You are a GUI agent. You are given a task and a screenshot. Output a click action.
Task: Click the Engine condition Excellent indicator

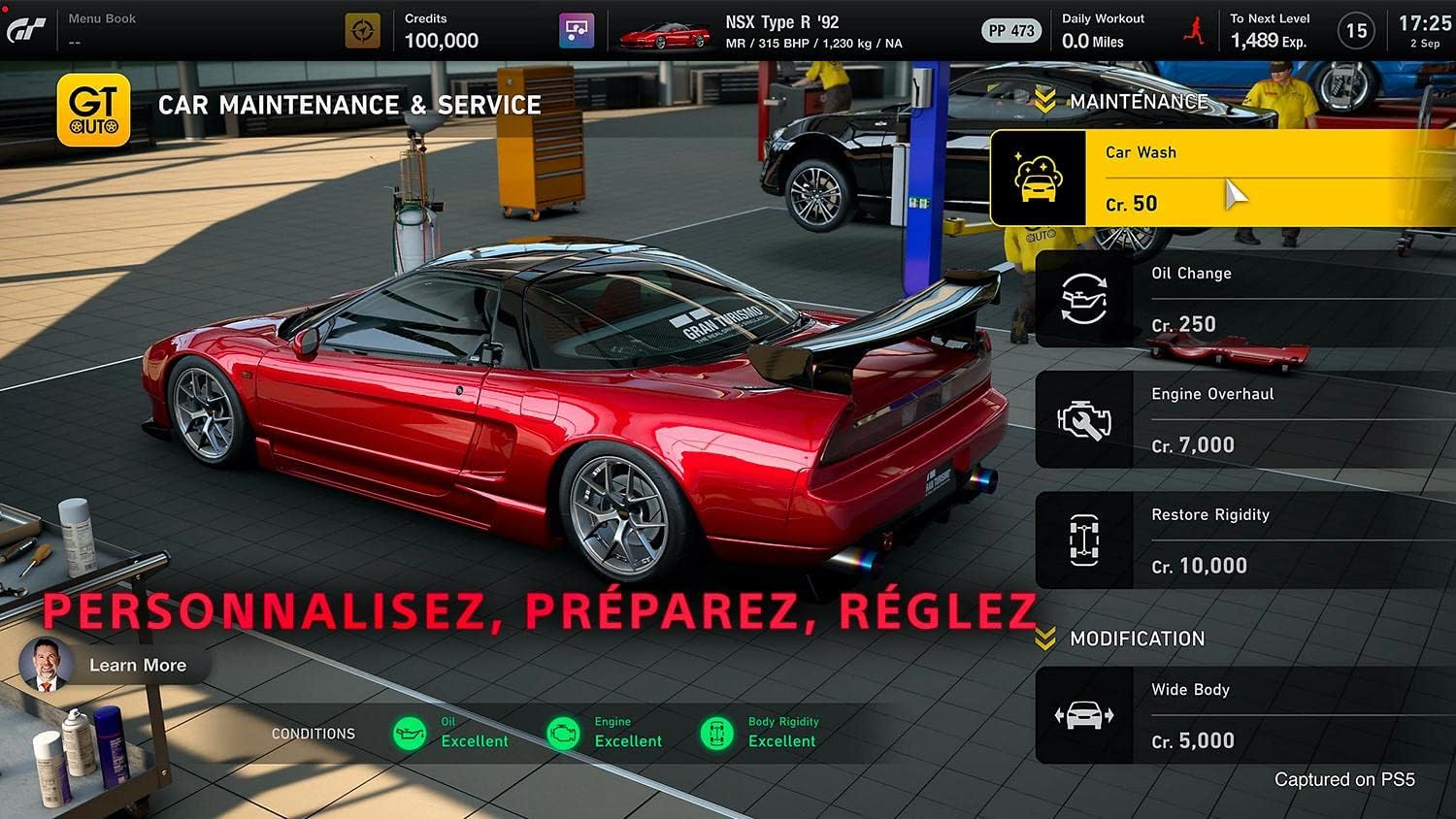(563, 734)
